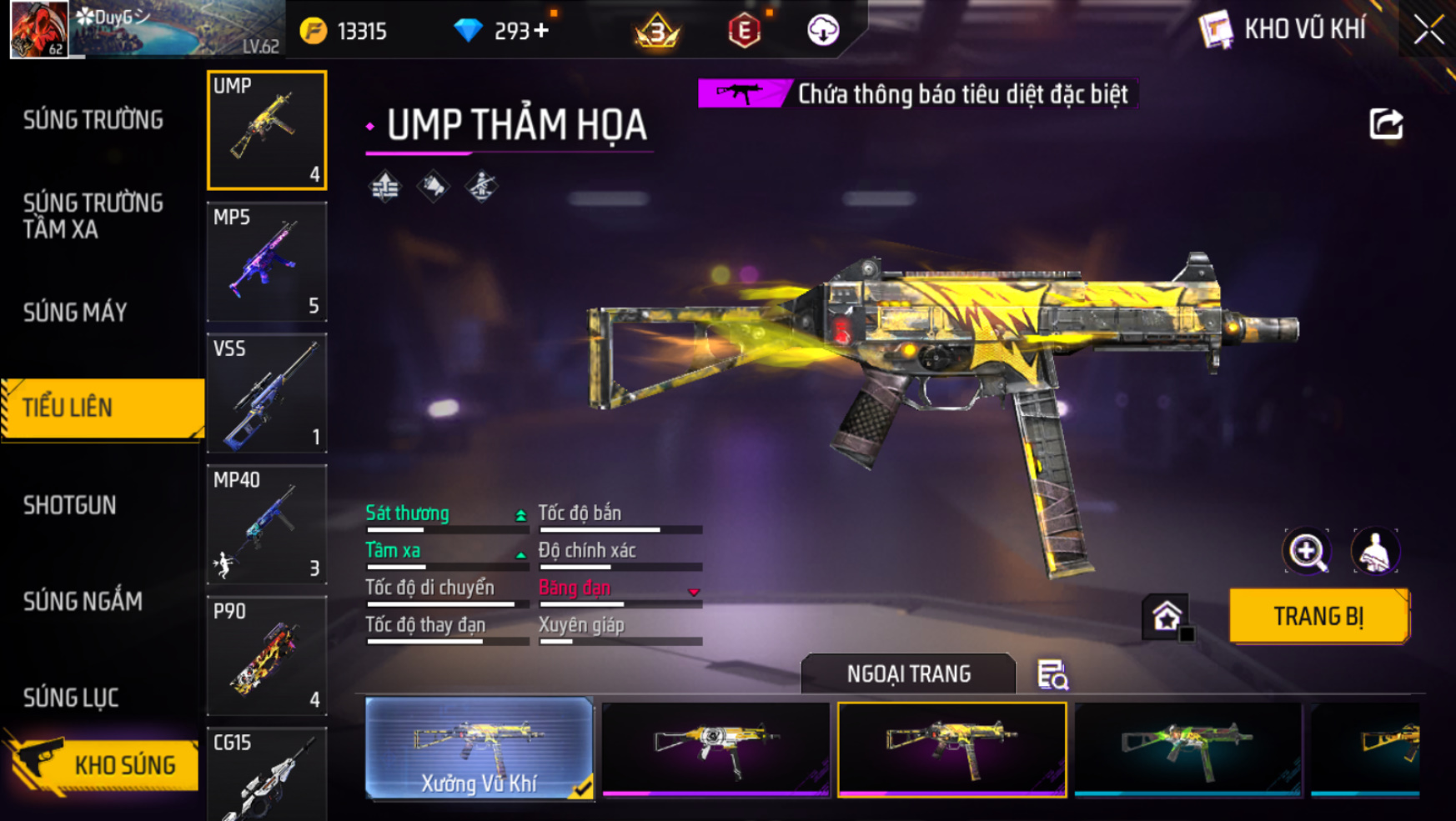Select the Xưởng Vũ Khí default skin
The height and width of the screenshot is (821, 1456).
click(479, 748)
